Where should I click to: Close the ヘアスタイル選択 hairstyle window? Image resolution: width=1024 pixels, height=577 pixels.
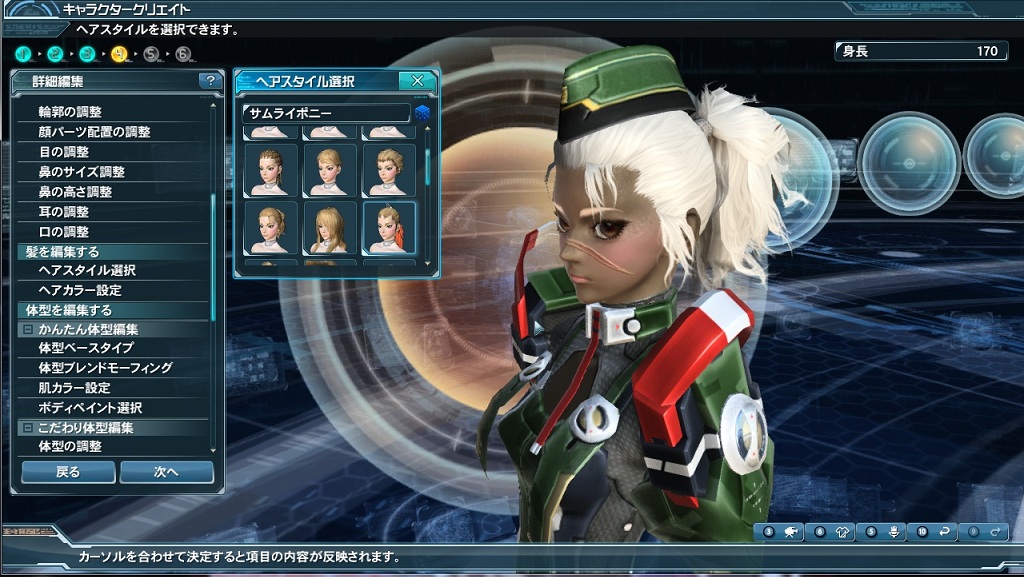(x=417, y=81)
